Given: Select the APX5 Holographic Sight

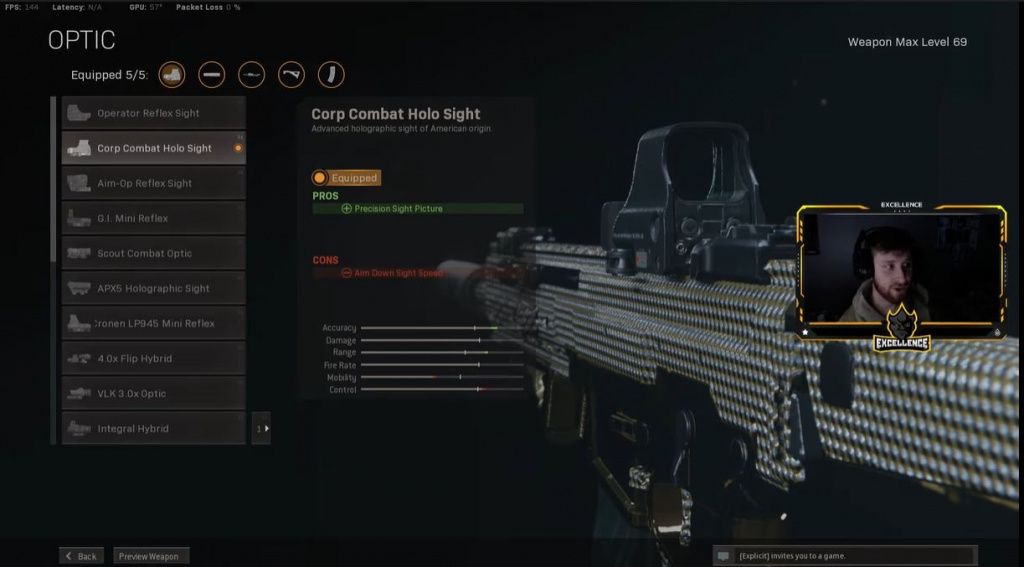Looking at the screenshot, I should click(x=153, y=288).
